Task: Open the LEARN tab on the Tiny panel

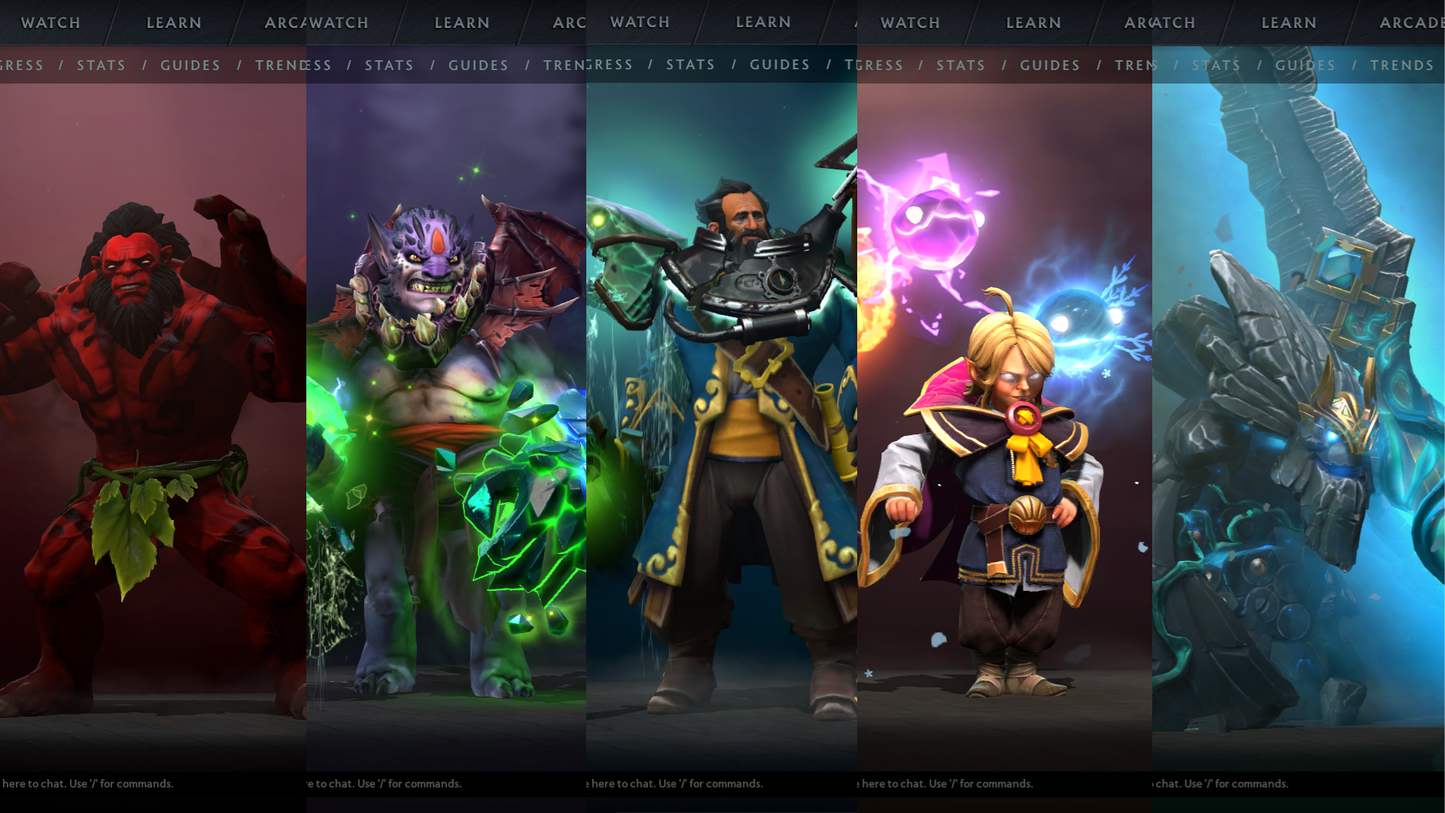Action: point(1289,22)
